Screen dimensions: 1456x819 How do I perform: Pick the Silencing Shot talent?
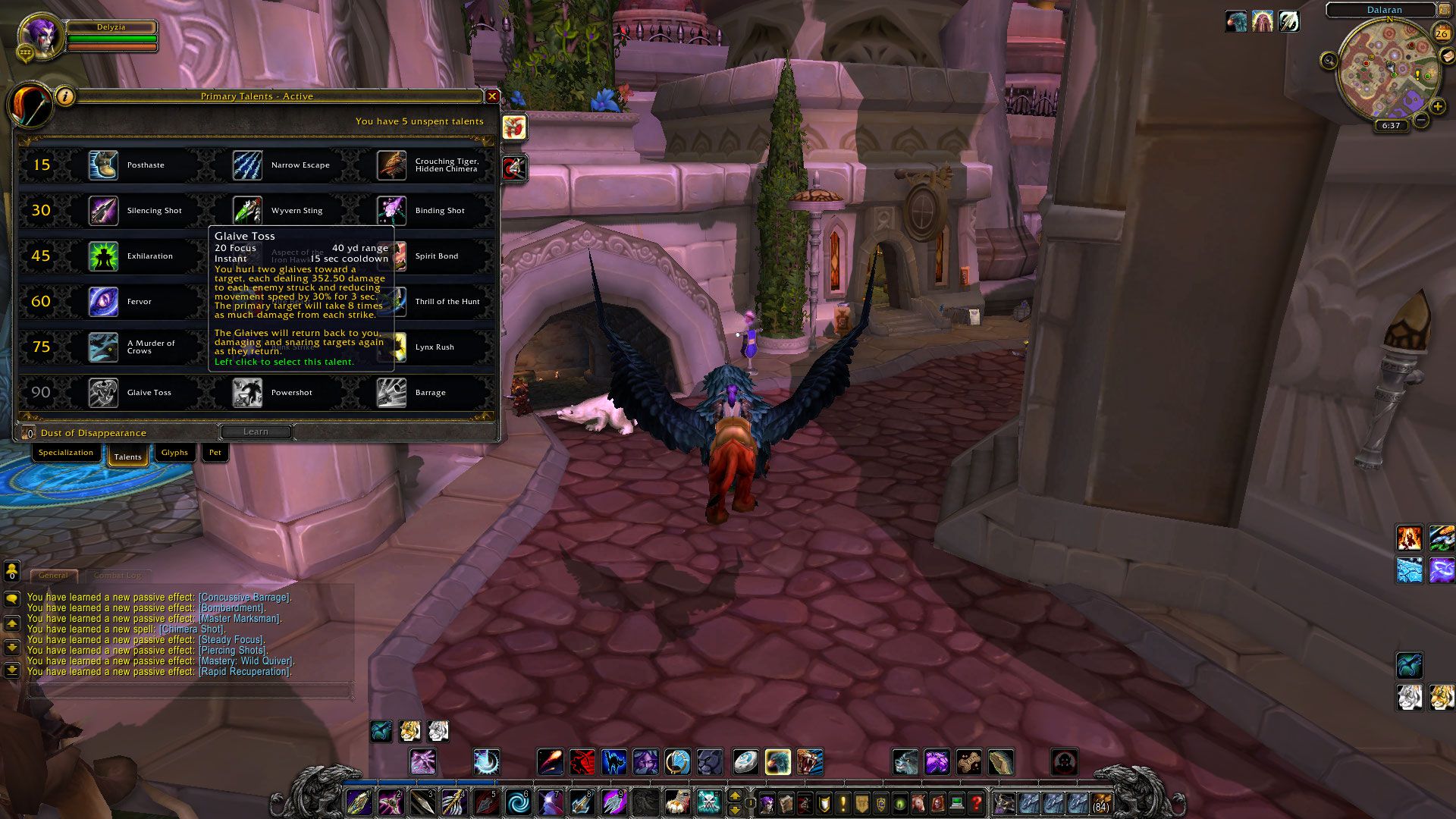pyautogui.click(x=103, y=211)
